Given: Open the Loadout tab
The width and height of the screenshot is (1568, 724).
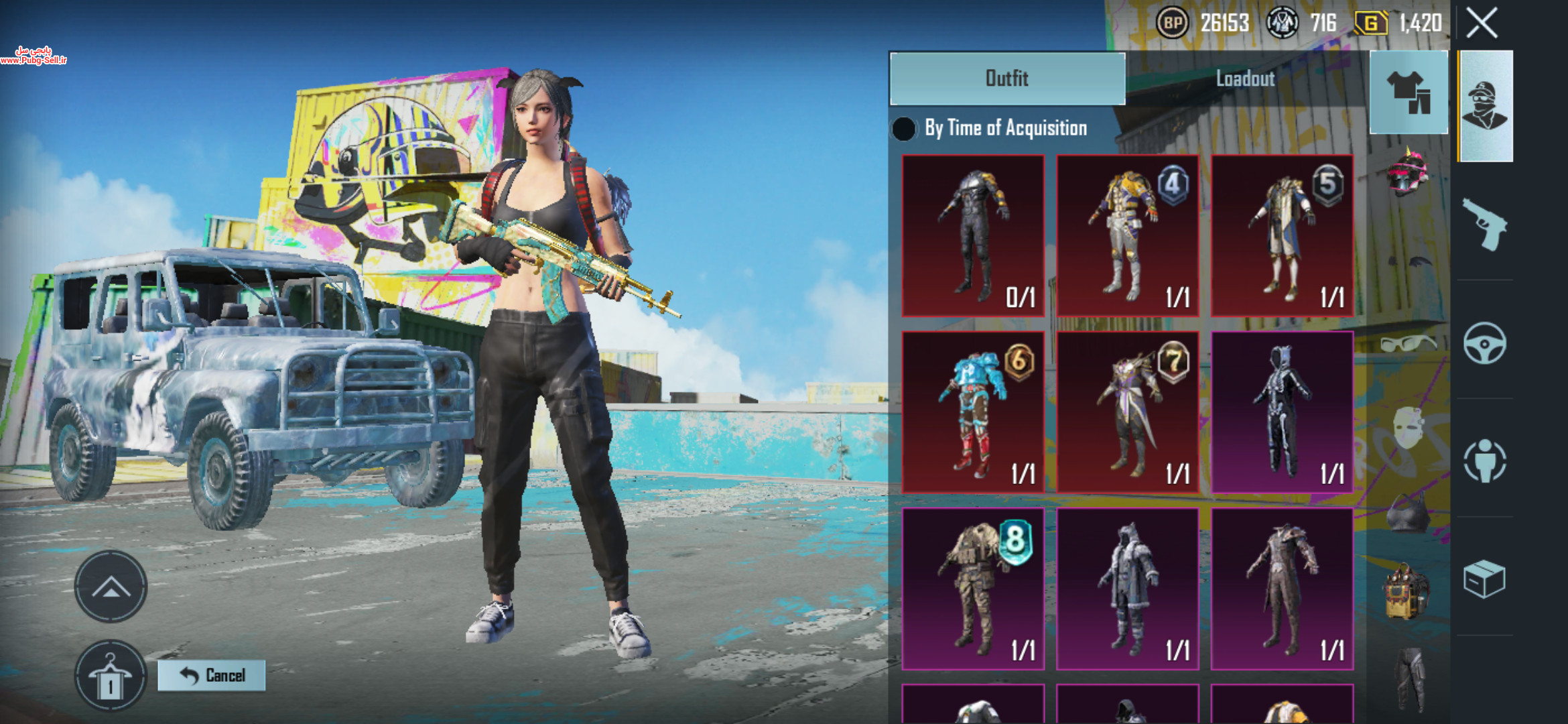Looking at the screenshot, I should click(1245, 78).
